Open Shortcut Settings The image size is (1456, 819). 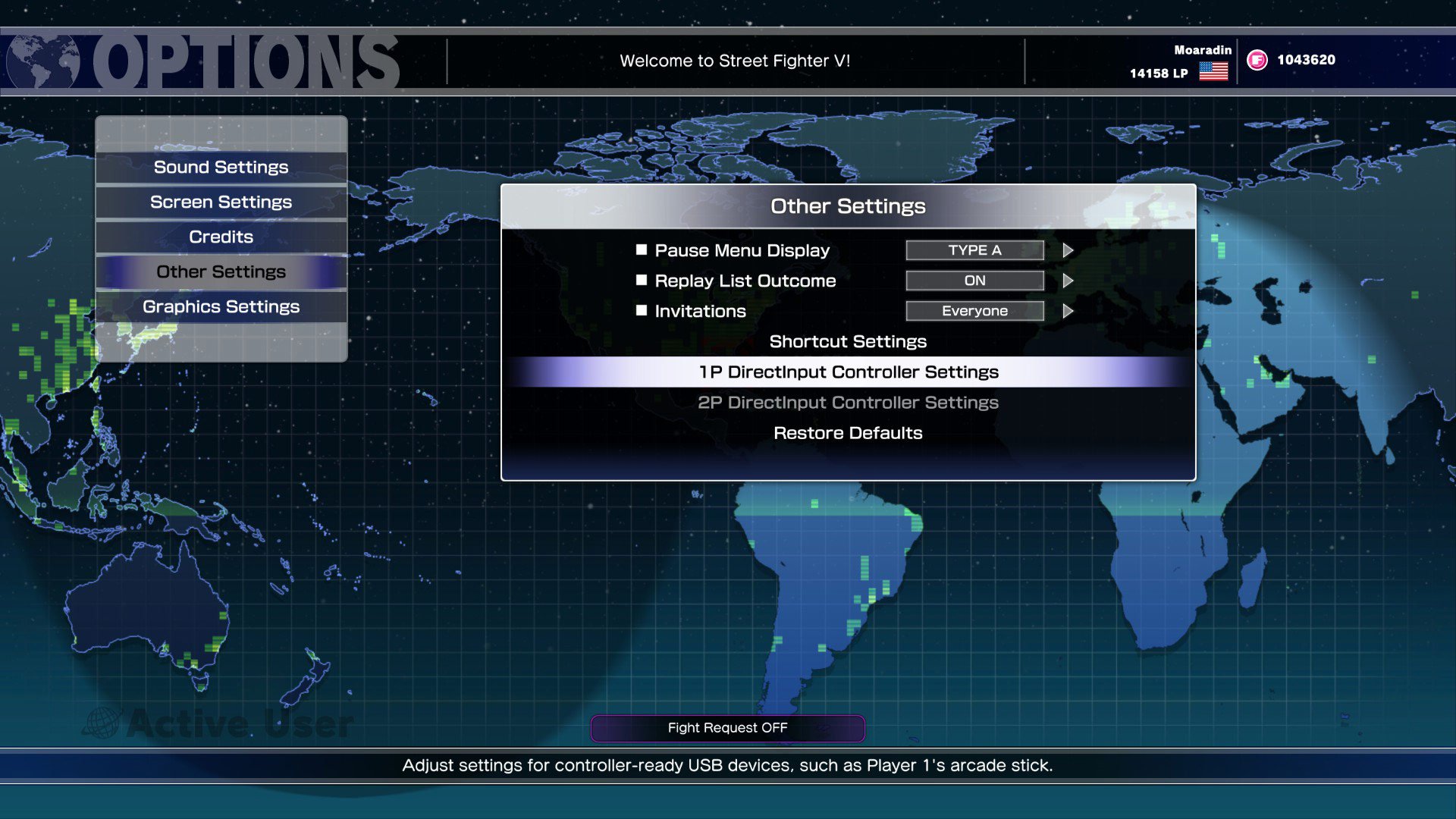coord(848,341)
